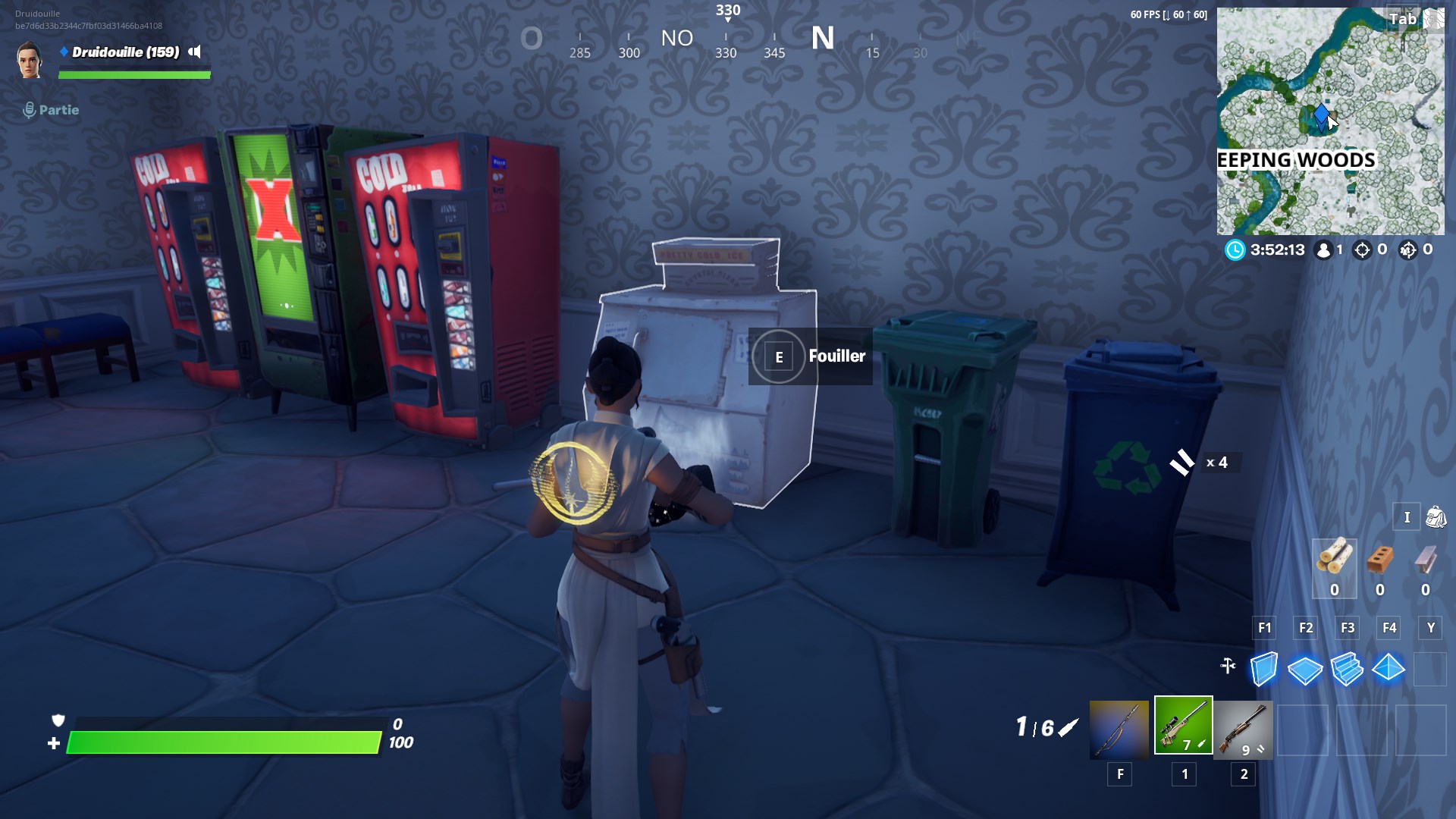Select the floor build piece

coord(1305,670)
